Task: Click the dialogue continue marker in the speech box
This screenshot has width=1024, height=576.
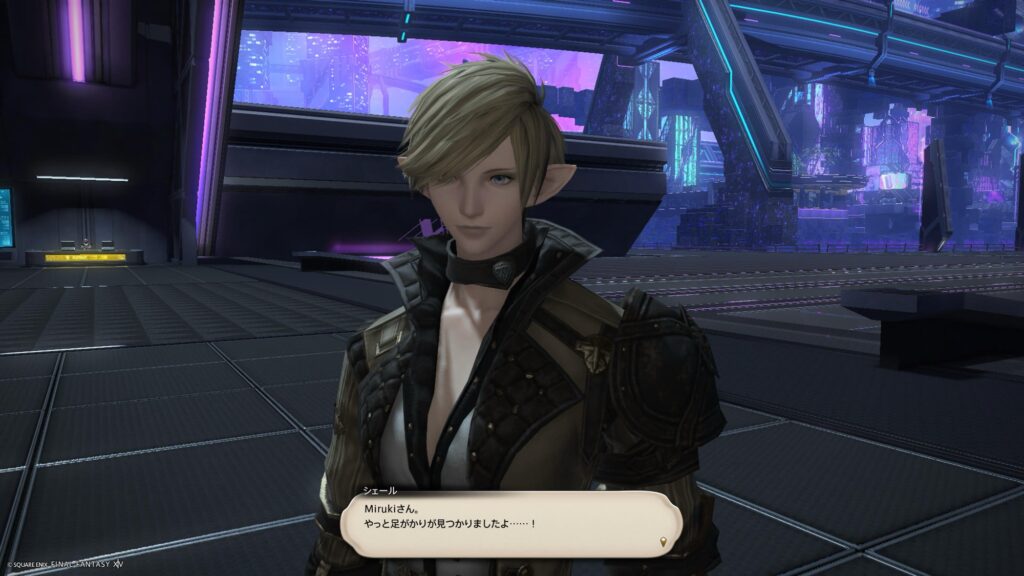Action: point(662,542)
